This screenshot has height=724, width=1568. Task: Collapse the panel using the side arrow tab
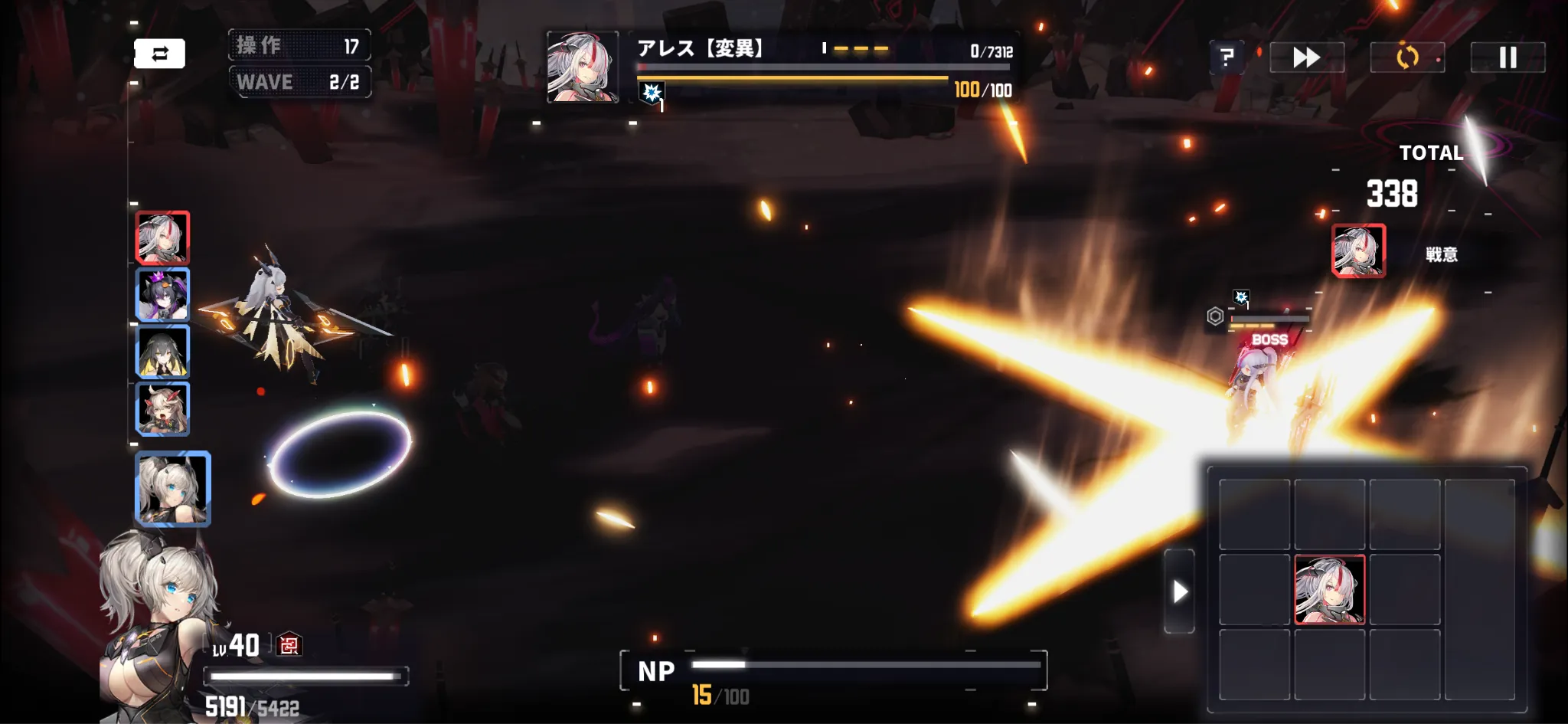[1179, 591]
